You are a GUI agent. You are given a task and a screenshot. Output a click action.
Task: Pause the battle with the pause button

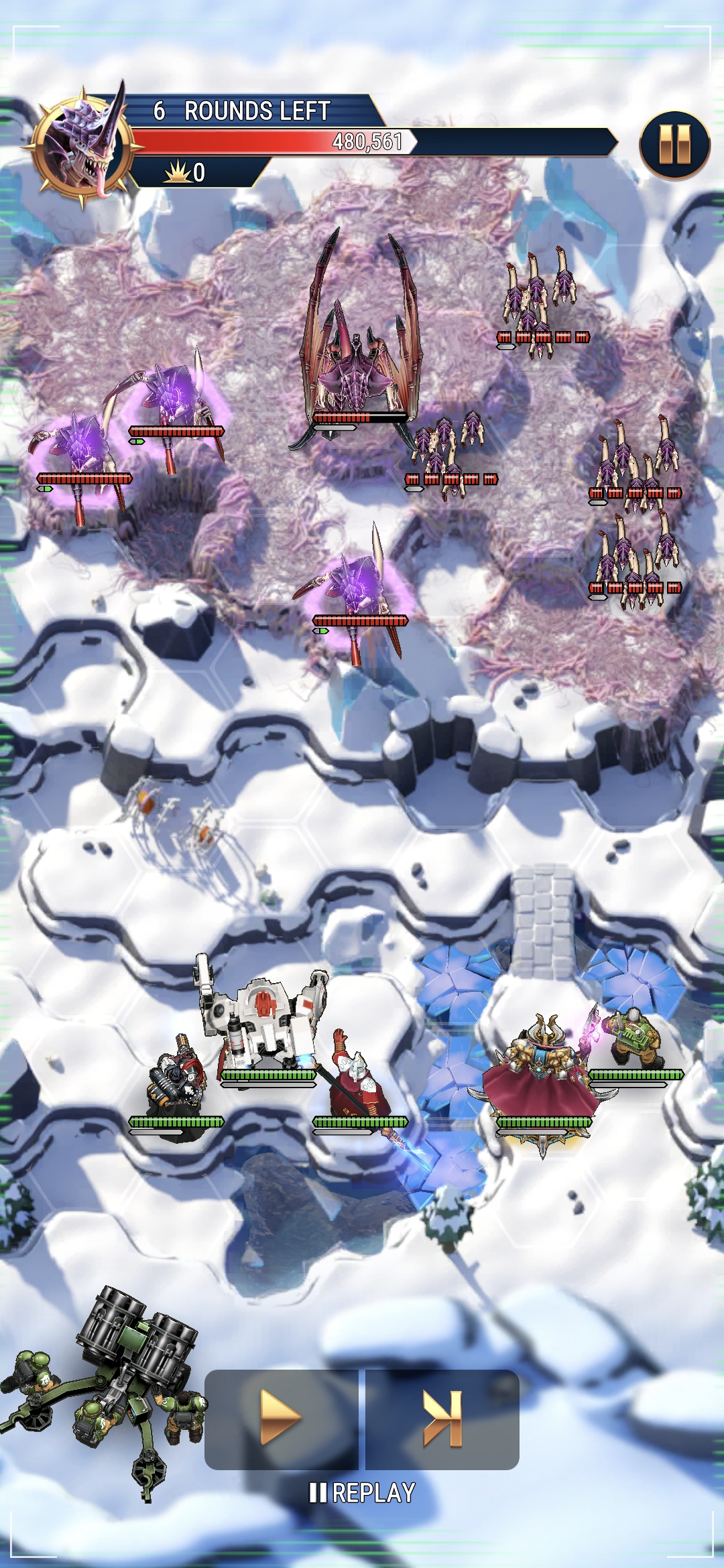(674, 145)
